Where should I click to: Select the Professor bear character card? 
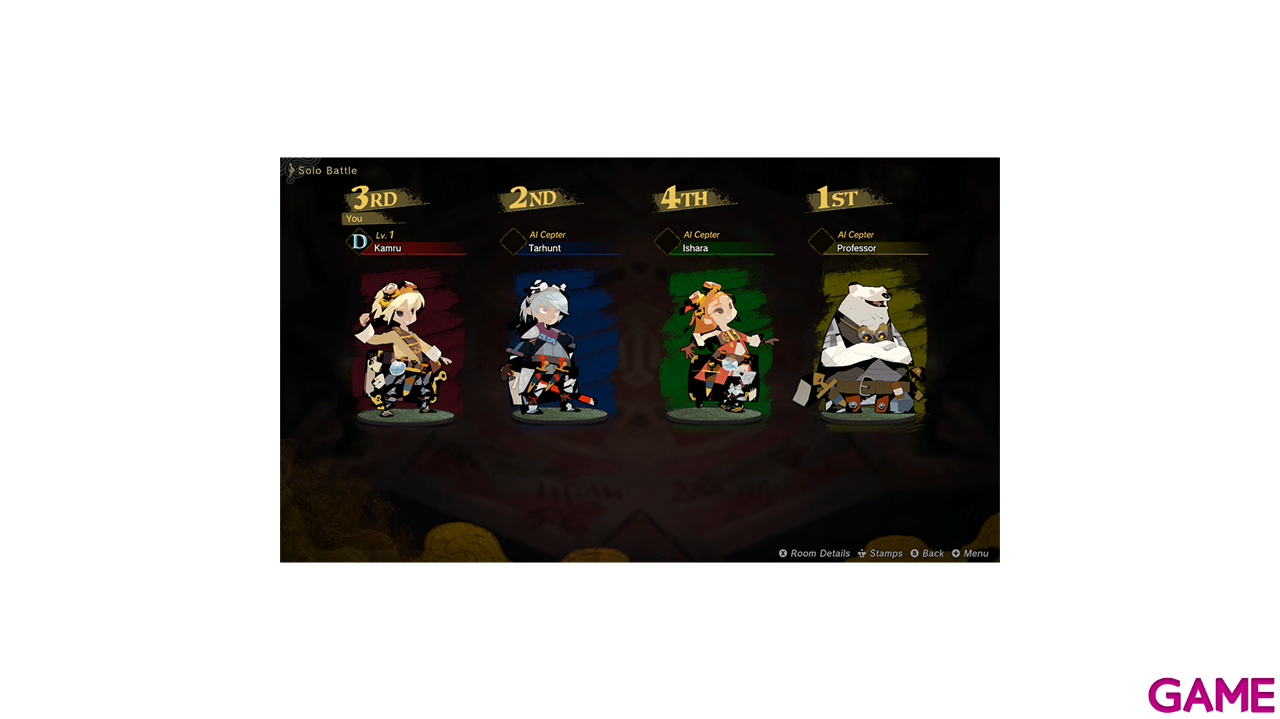(867, 345)
